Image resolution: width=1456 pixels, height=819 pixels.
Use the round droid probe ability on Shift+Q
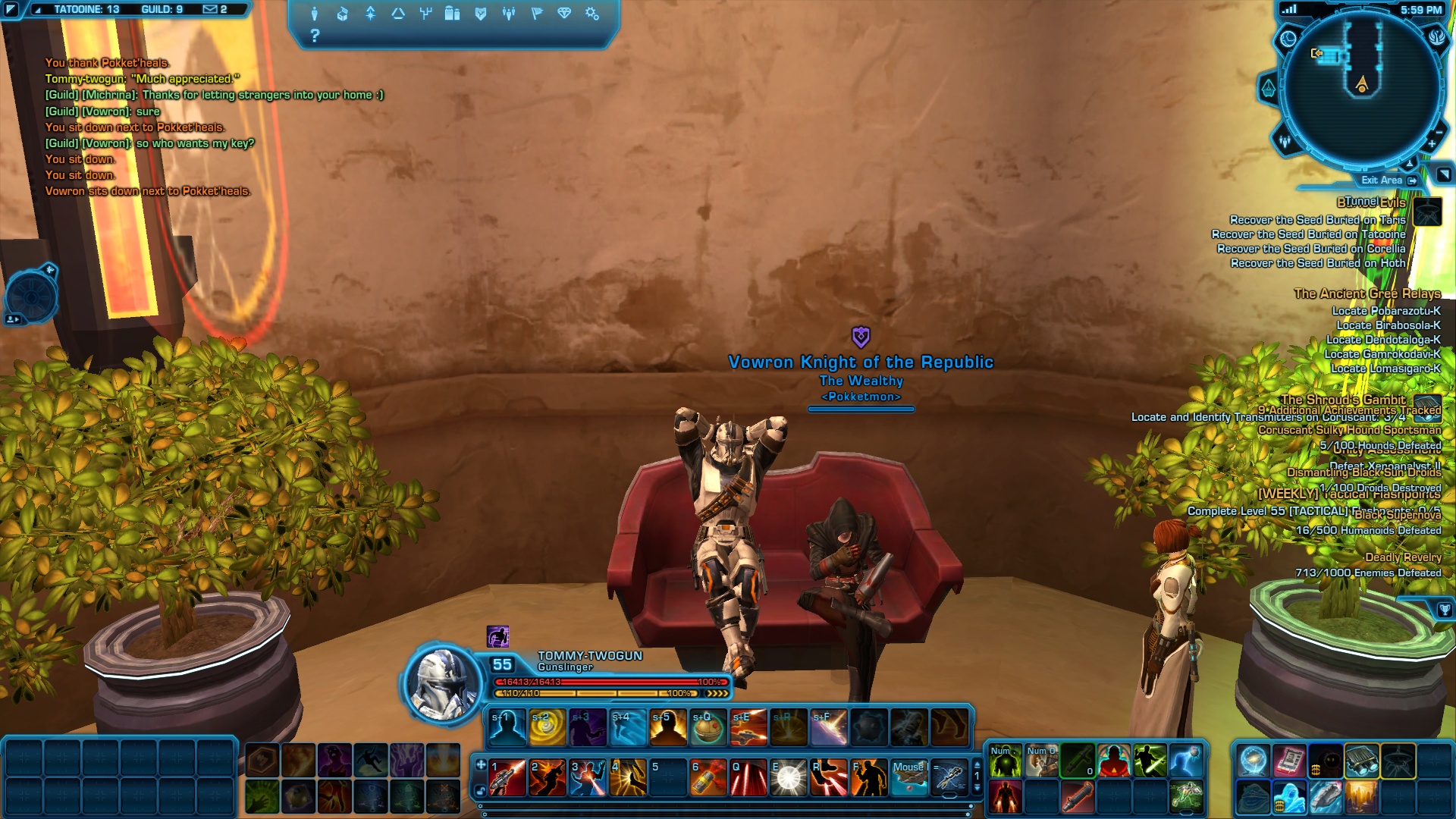pos(708,728)
